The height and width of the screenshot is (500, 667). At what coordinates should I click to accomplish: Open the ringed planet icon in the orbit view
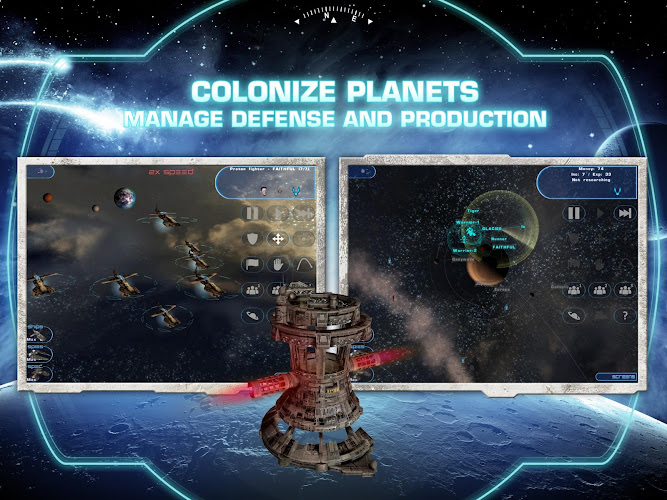click(574, 315)
